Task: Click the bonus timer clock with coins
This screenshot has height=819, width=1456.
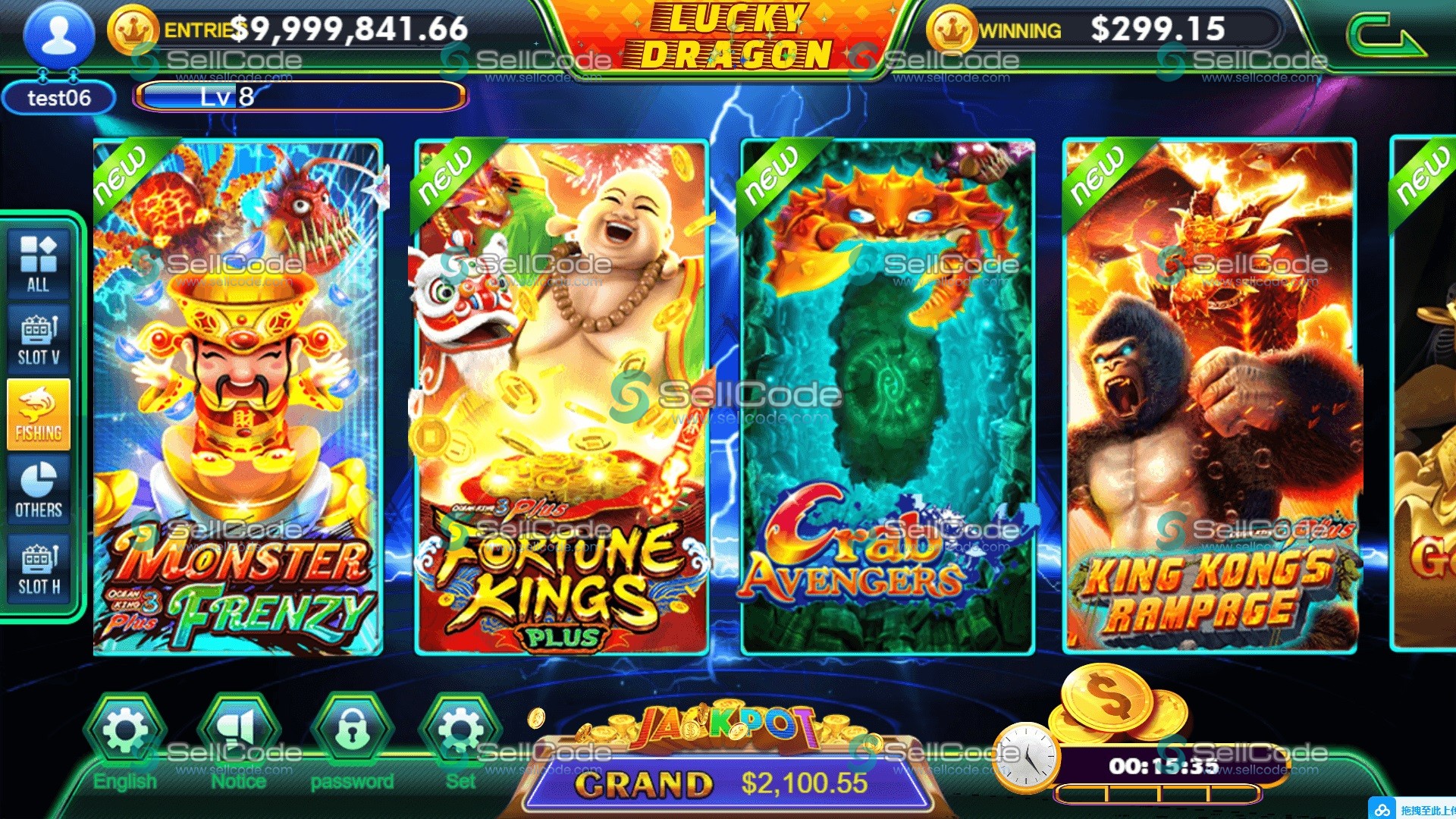Action: tap(1026, 755)
